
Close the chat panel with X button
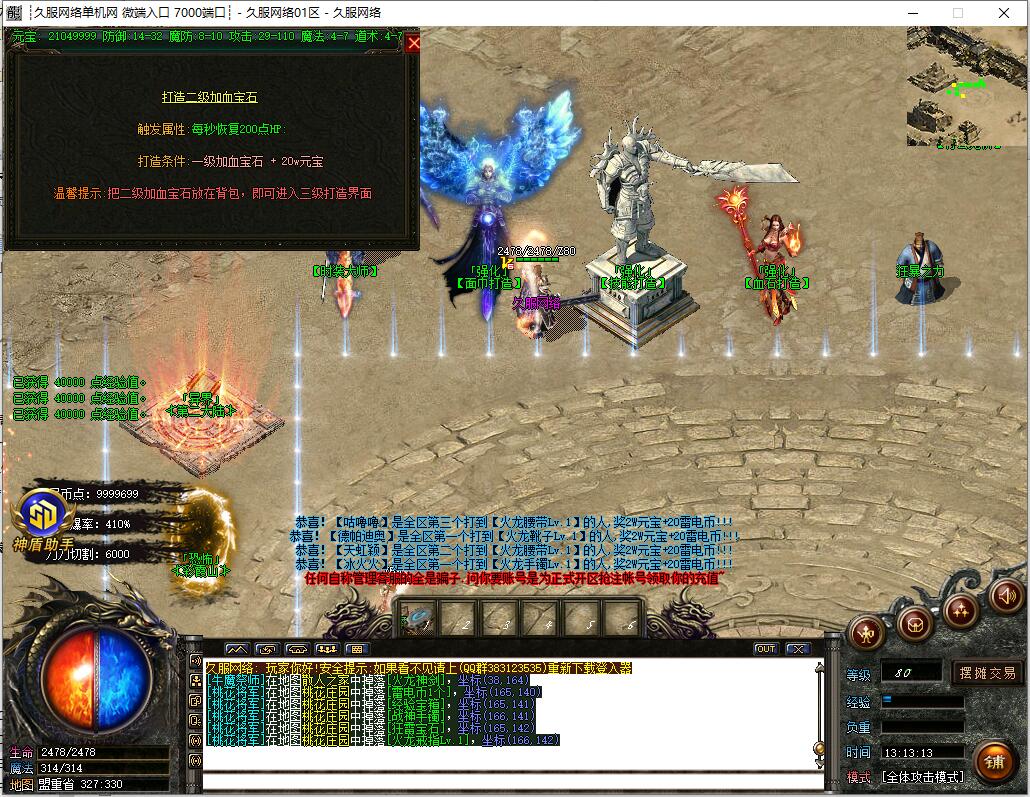[x=797, y=649]
